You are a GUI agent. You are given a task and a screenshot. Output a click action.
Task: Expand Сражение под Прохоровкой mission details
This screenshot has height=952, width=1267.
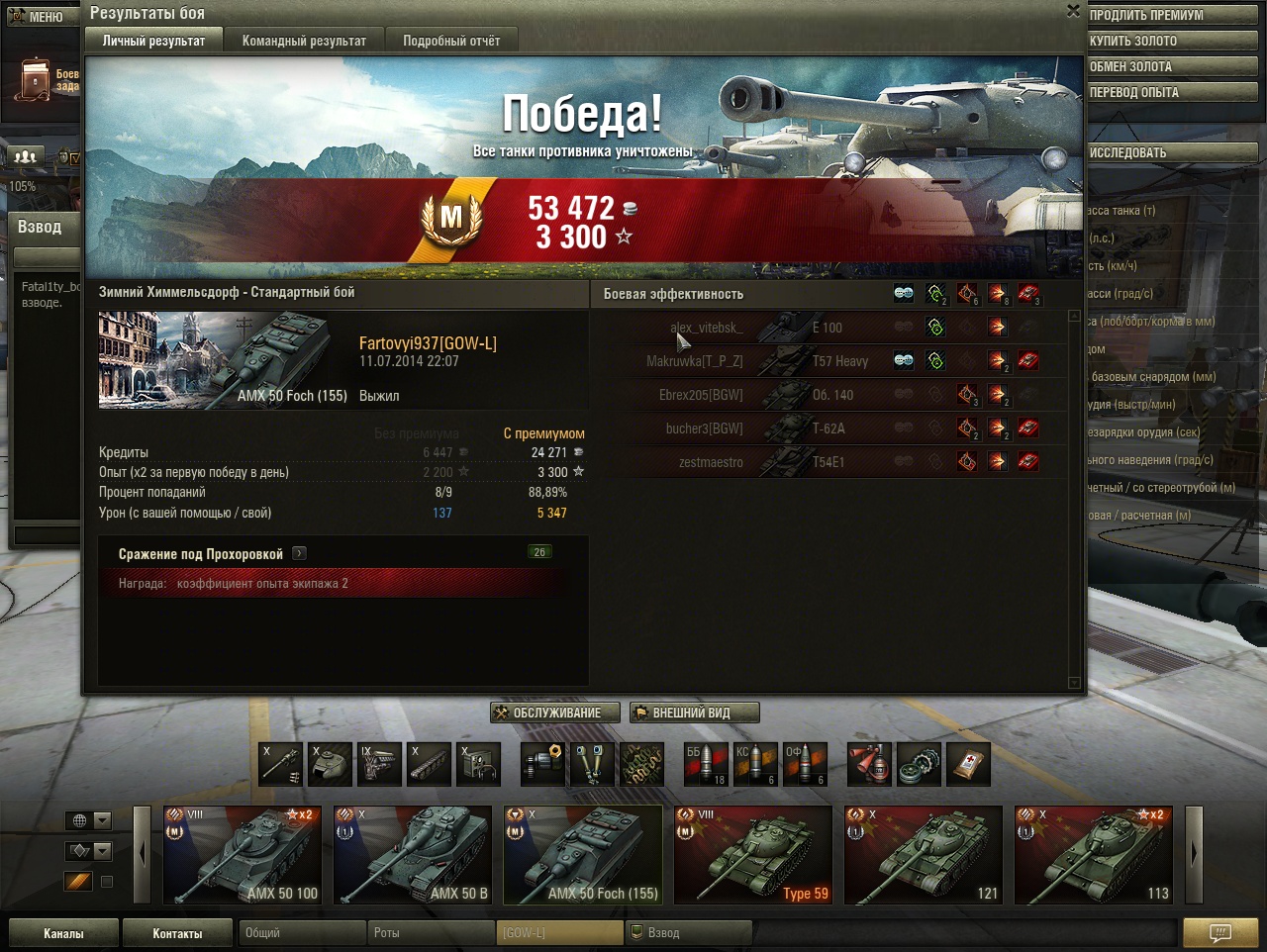pyautogui.click(x=300, y=554)
